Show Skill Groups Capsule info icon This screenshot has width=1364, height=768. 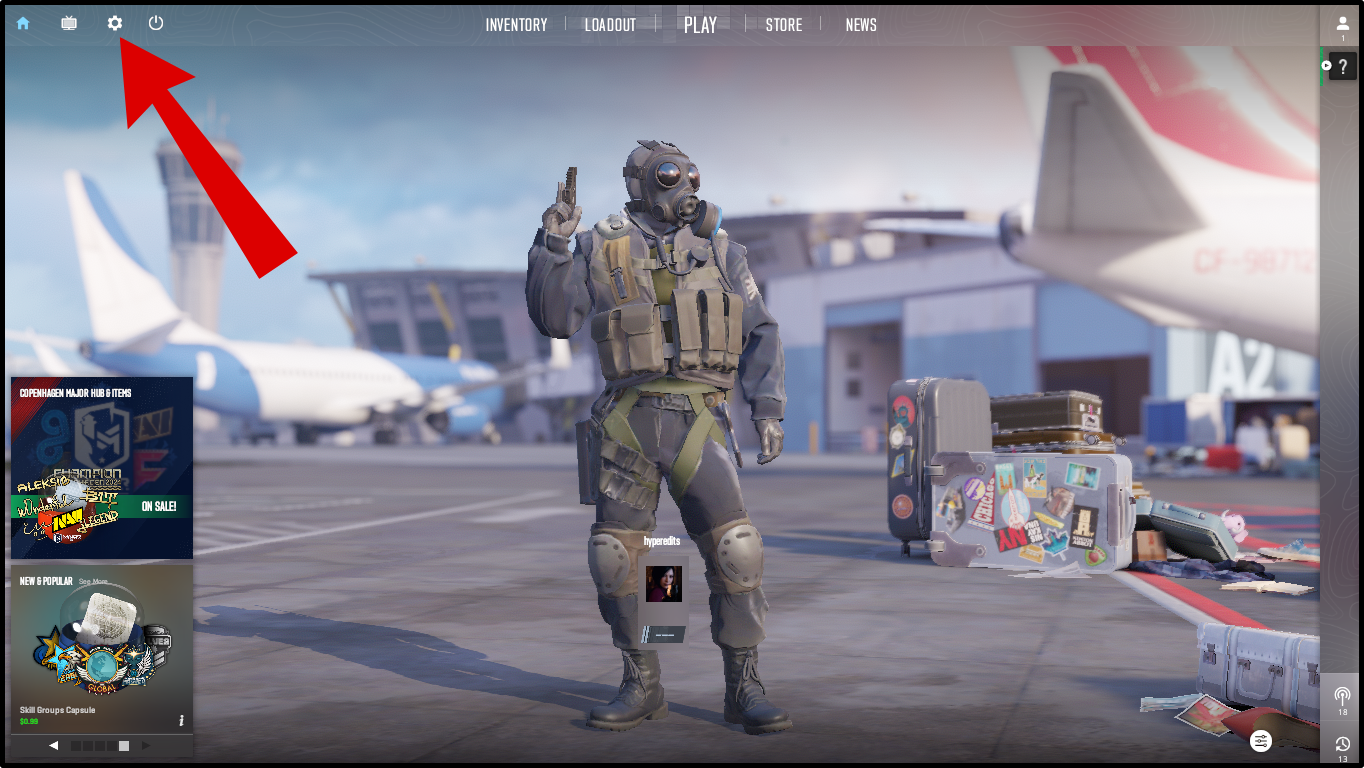[181, 720]
